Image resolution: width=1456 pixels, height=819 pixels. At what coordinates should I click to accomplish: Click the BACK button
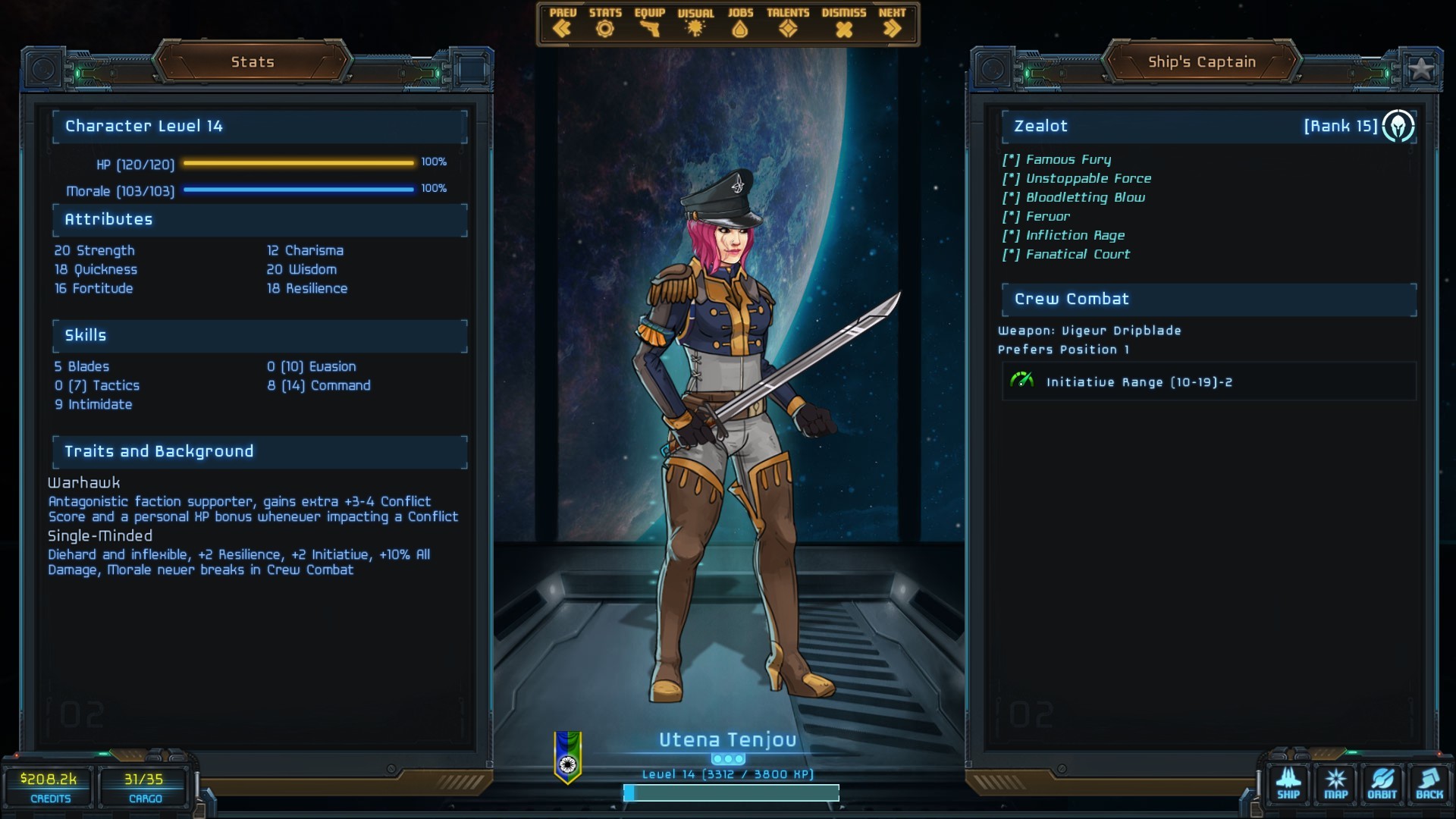[x=1429, y=783]
